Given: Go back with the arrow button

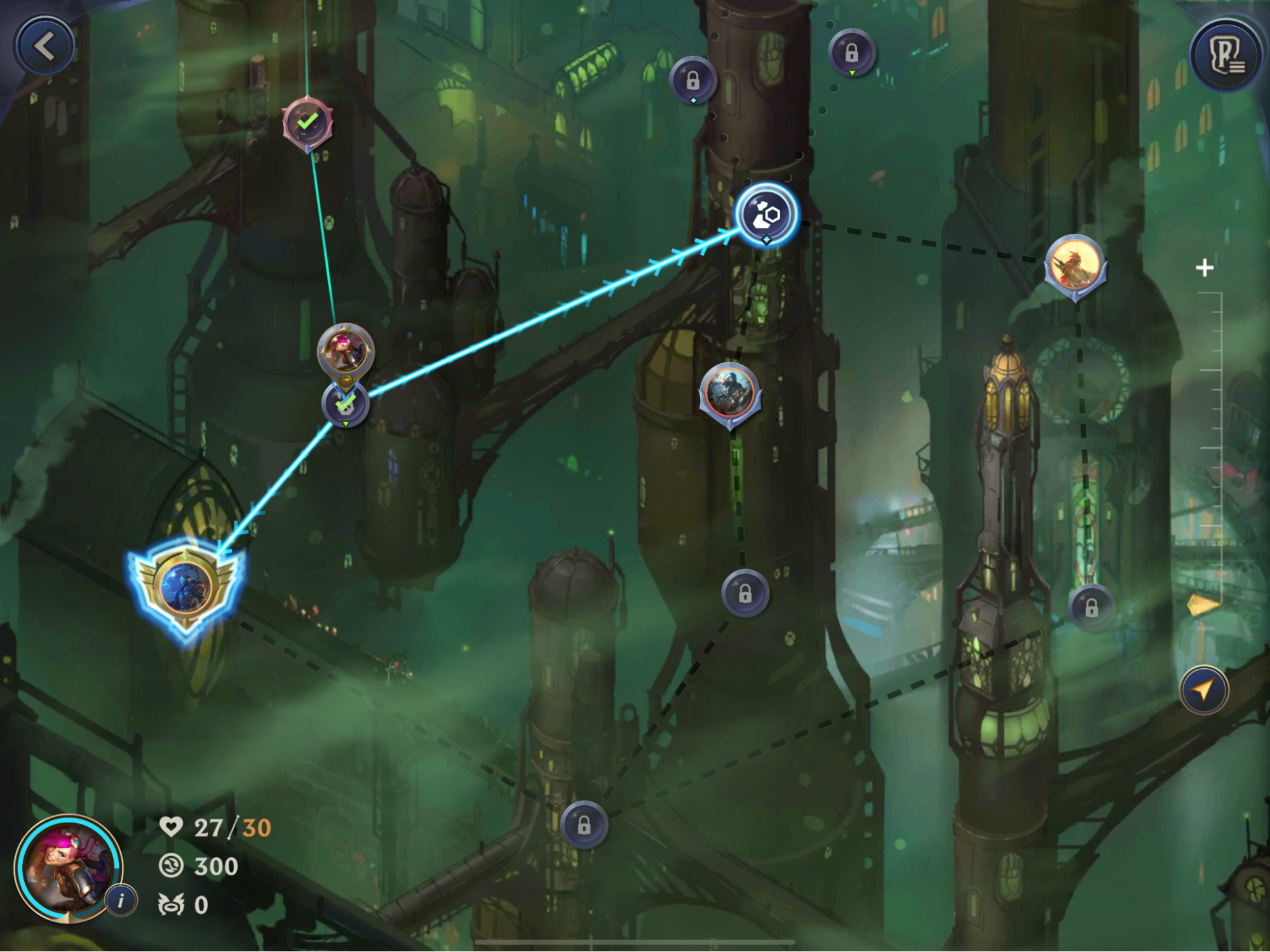Looking at the screenshot, I should tap(44, 46).
